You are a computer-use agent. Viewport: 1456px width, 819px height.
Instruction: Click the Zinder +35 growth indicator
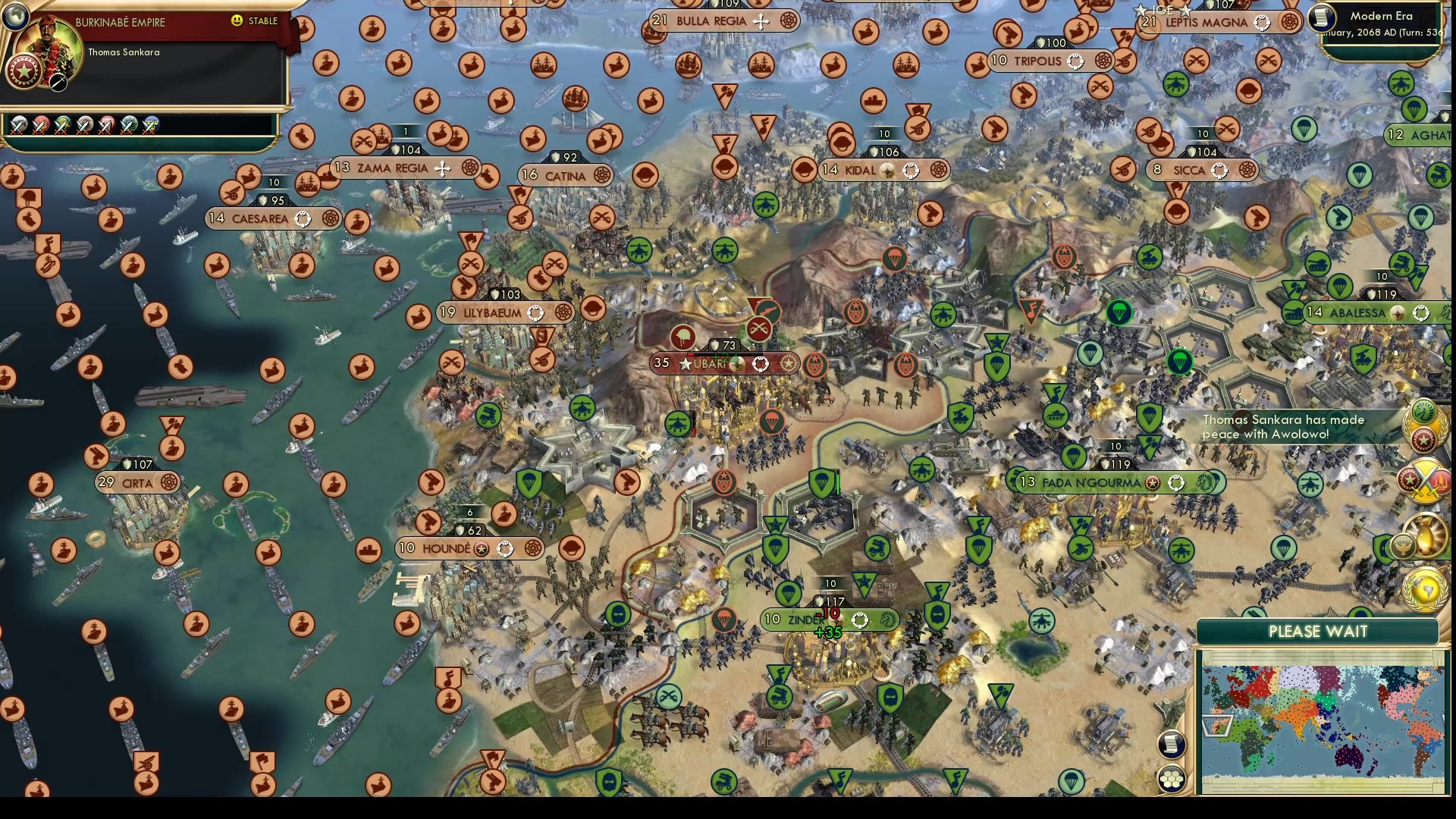click(828, 632)
